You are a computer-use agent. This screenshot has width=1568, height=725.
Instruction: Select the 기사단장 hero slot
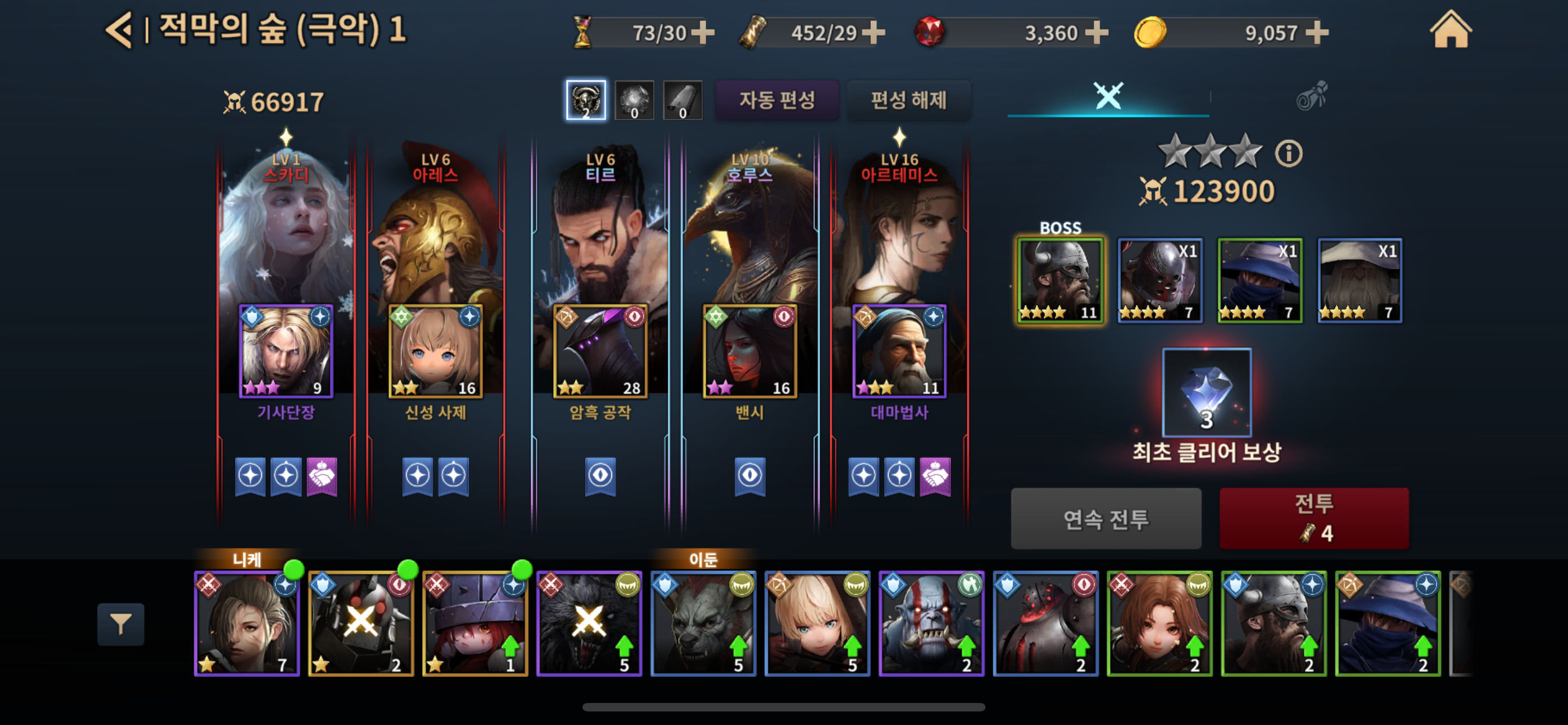pos(286,352)
